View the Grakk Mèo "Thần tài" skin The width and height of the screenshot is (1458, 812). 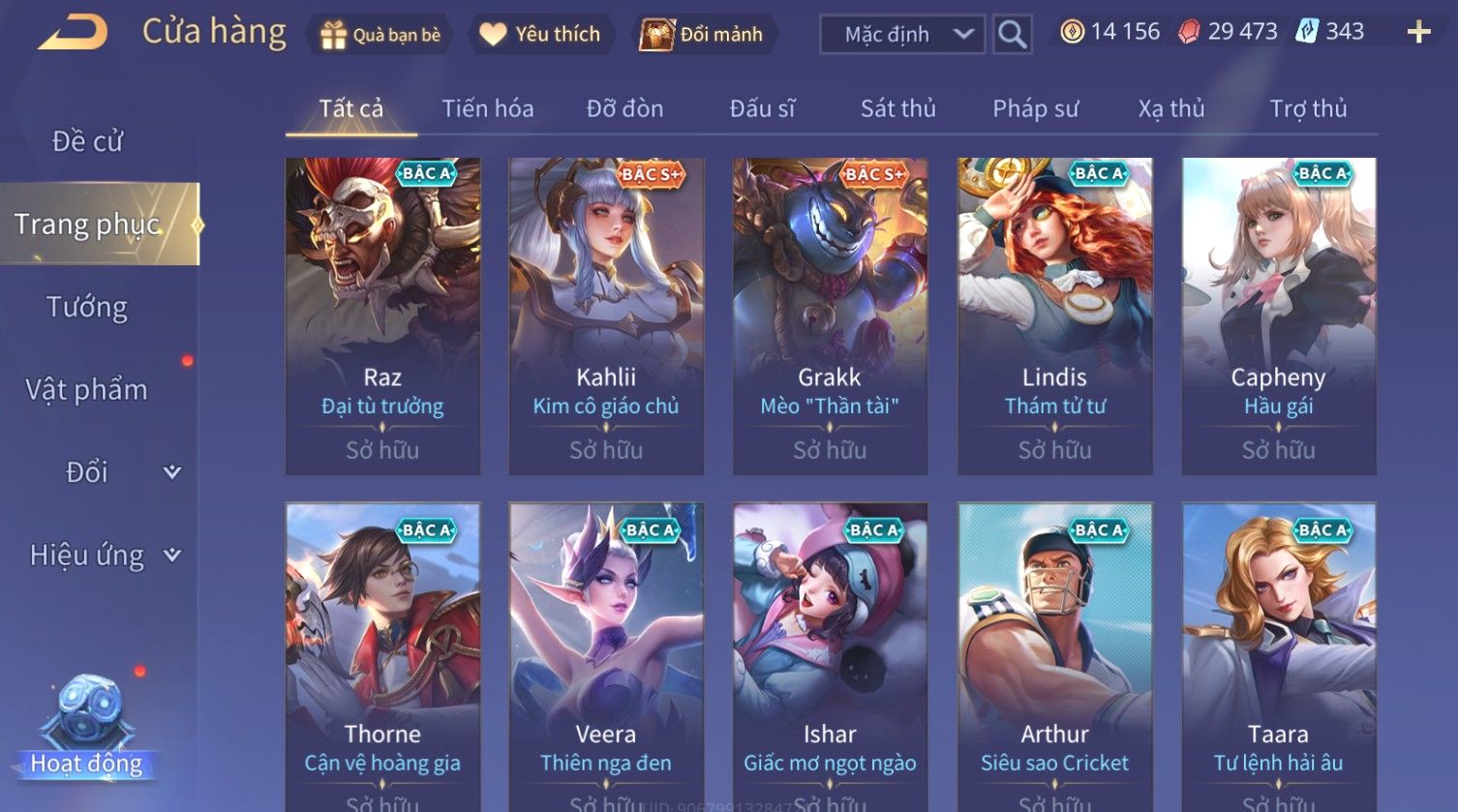830,316
